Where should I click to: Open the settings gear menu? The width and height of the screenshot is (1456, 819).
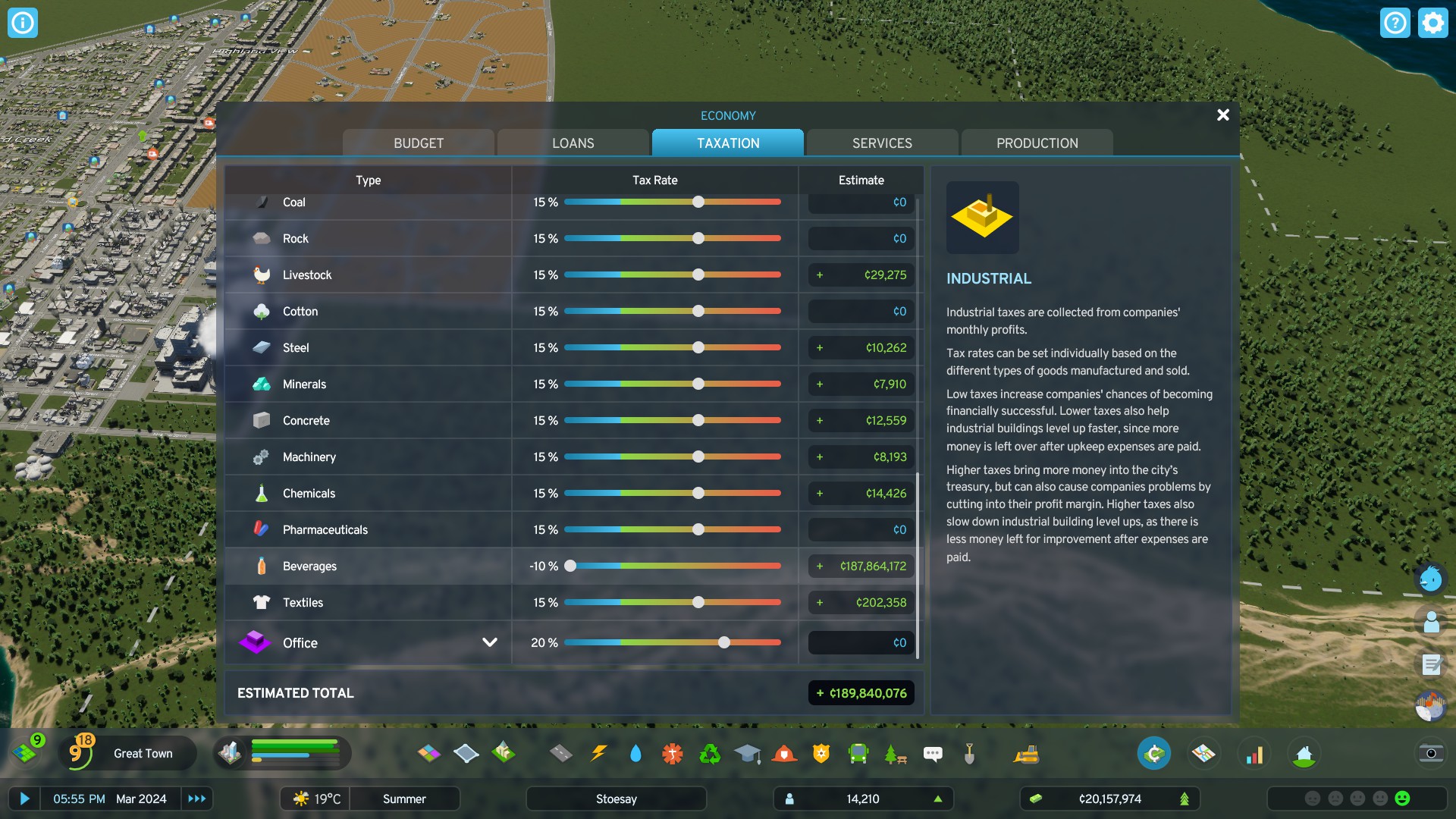(1432, 23)
